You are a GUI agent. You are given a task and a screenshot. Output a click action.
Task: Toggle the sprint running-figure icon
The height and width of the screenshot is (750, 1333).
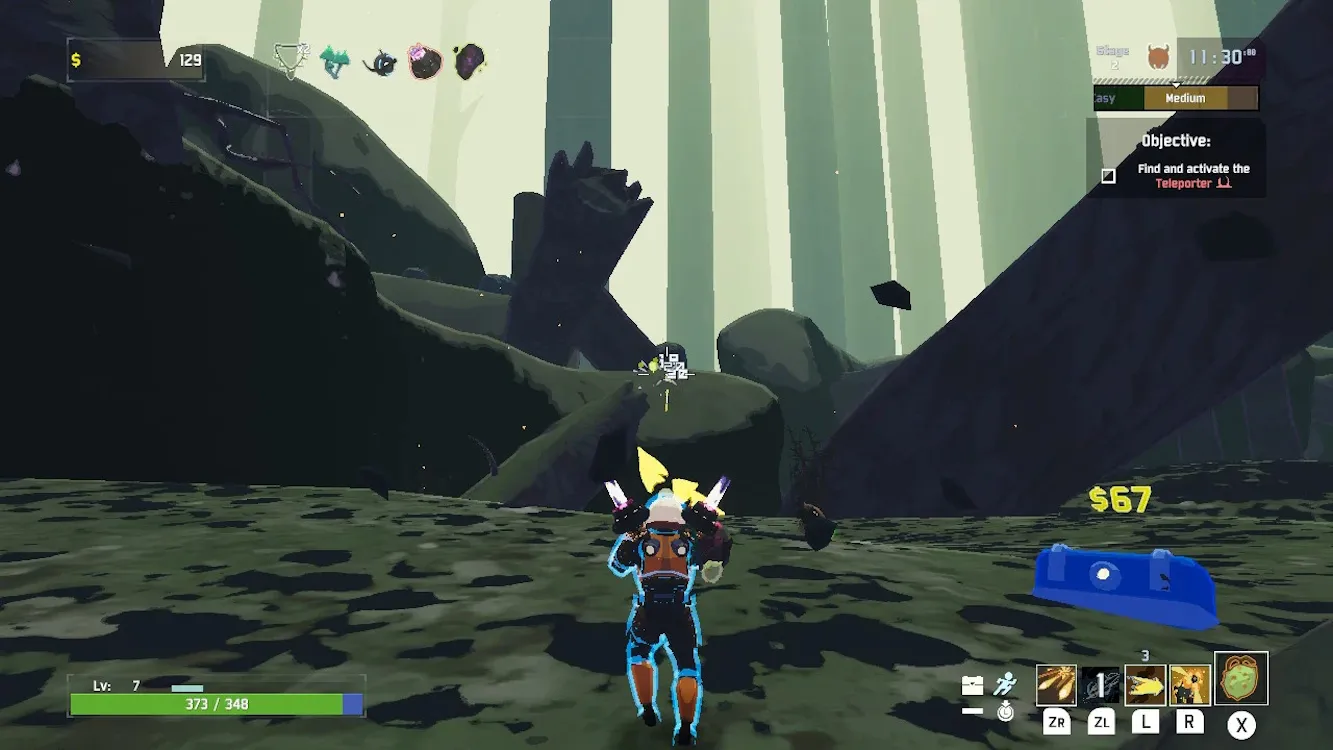(x=1005, y=684)
